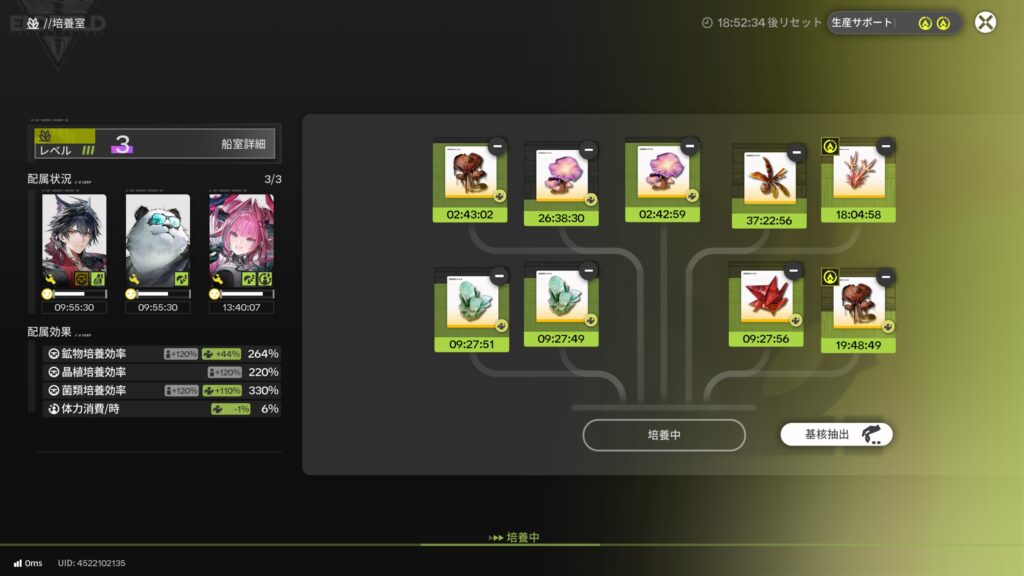The width and height of the screenshot is (1024, 576).
Task: Select the pink-haired operator card
Action: pyautogui.click(x=241, y=240)
